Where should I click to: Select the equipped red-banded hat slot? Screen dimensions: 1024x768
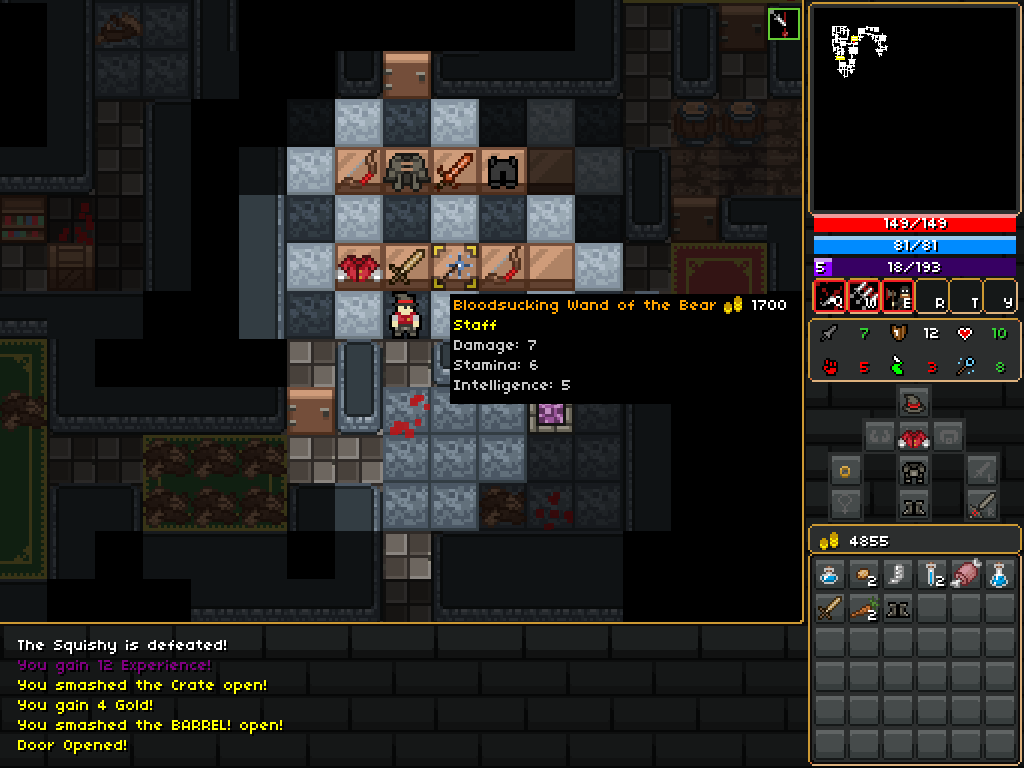pos(912,403)
